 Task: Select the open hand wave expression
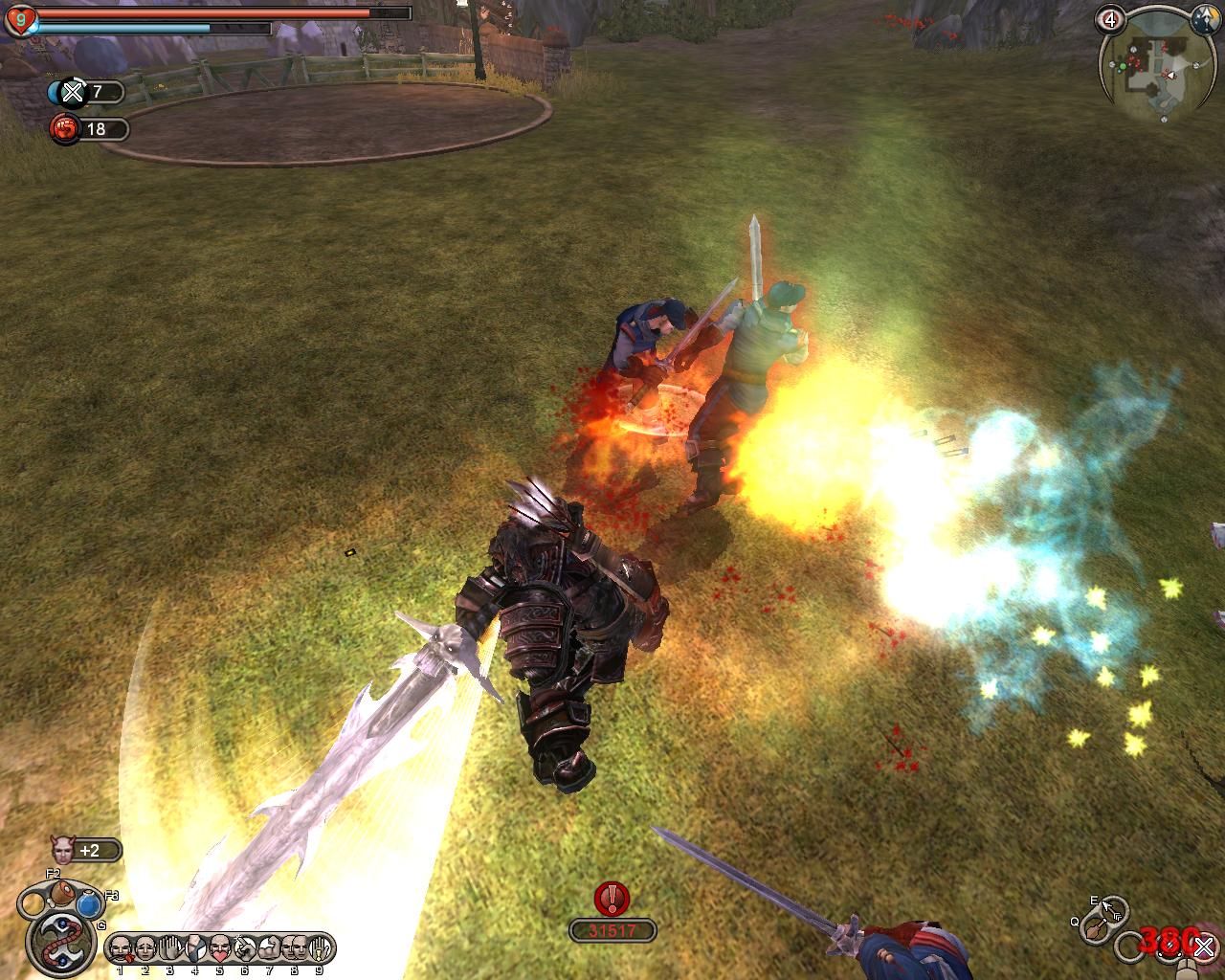170,948
